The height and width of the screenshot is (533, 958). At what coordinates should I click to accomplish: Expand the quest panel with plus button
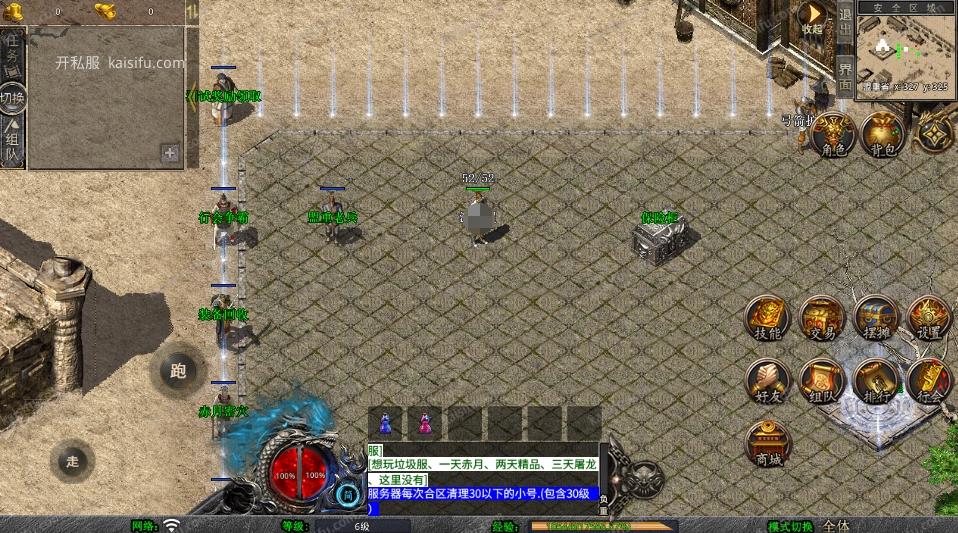[170, 153]
